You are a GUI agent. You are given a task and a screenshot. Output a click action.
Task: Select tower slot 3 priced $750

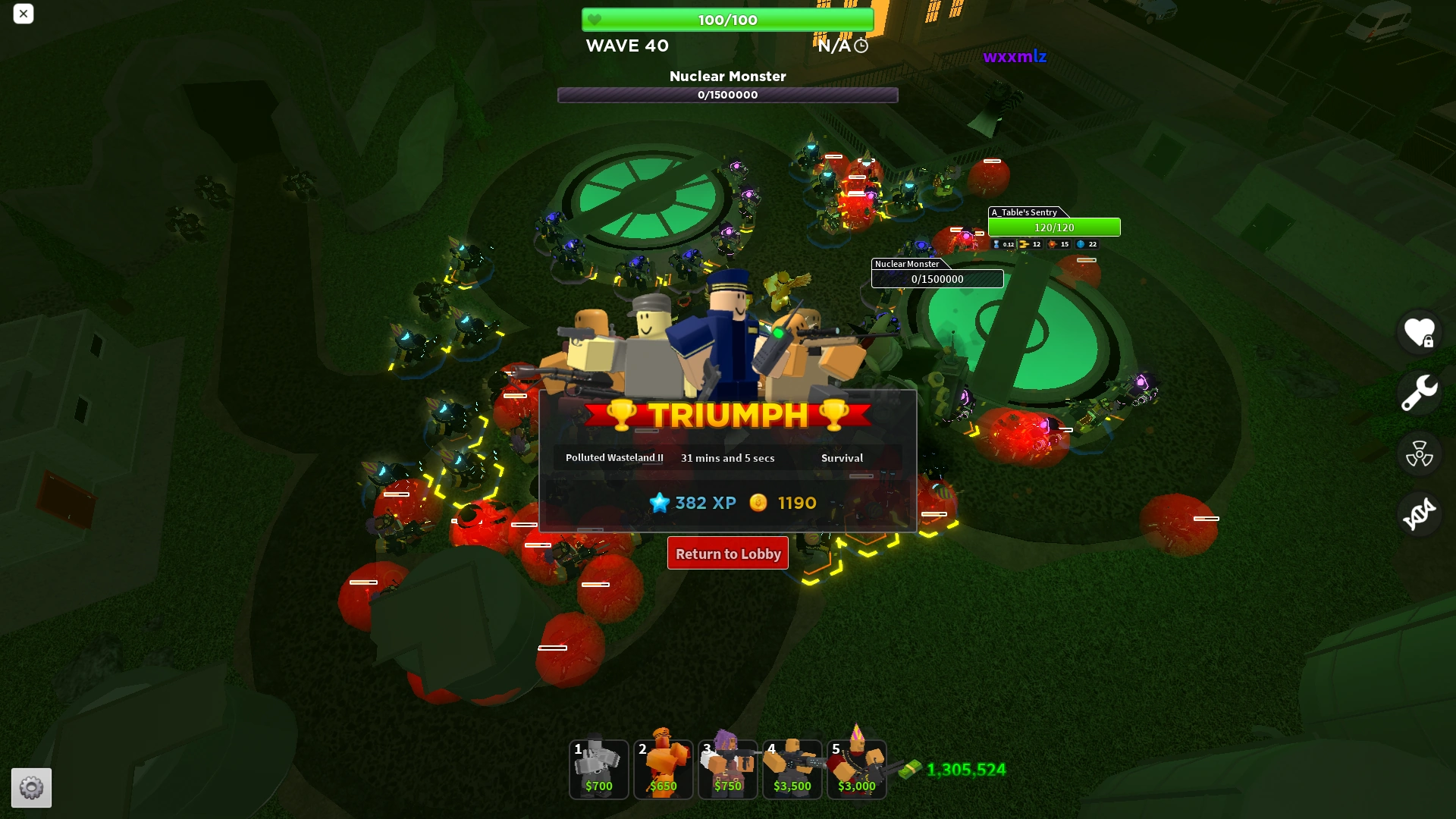(727, 769)
